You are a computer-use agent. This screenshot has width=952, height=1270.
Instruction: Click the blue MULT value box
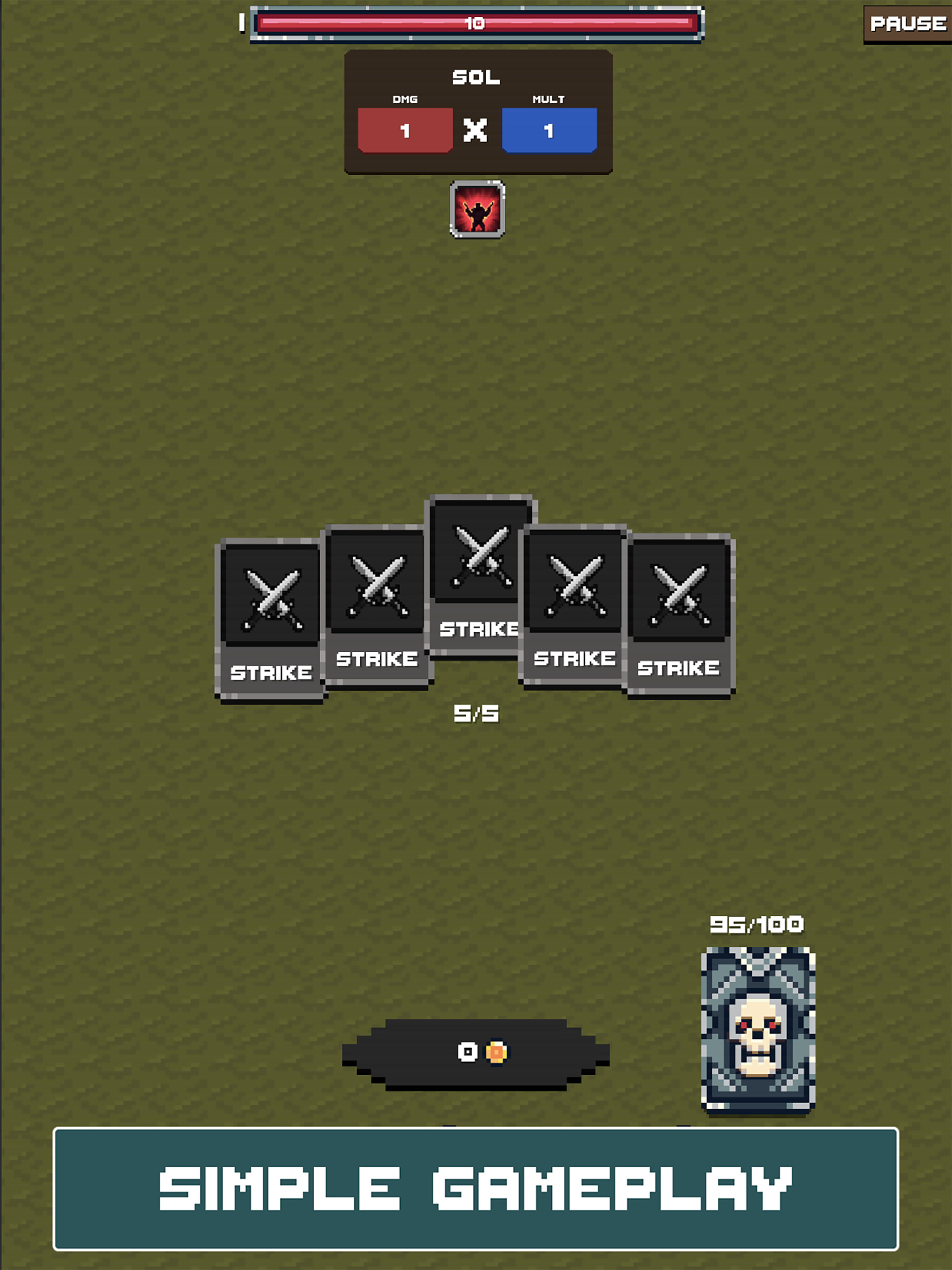click(549, 129)
